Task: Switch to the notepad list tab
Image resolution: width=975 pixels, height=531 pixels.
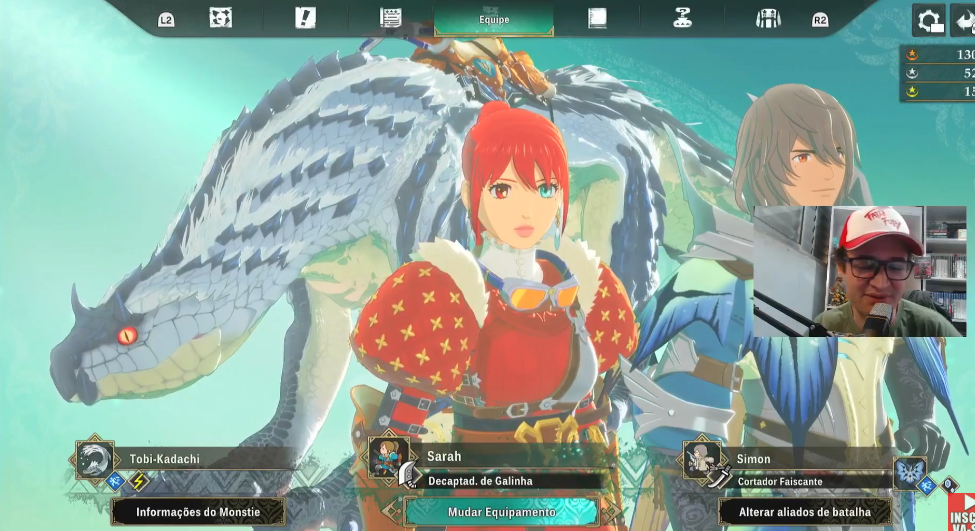Action: pos(391,18)
